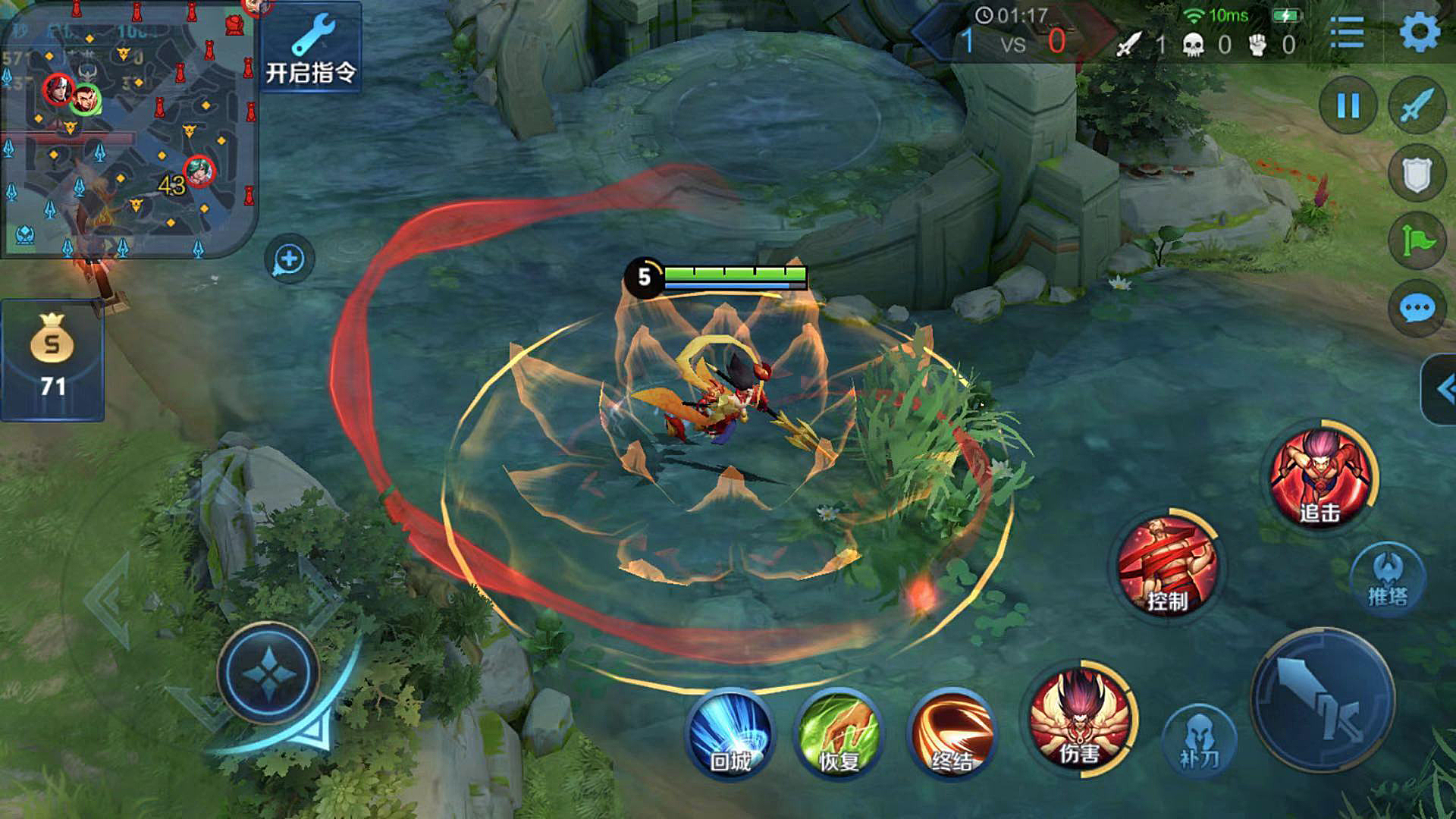The width and height of the screenshot is (1456, 819).
Task: Activate the 追击 skill
Action: click(x=1322, y=476)
